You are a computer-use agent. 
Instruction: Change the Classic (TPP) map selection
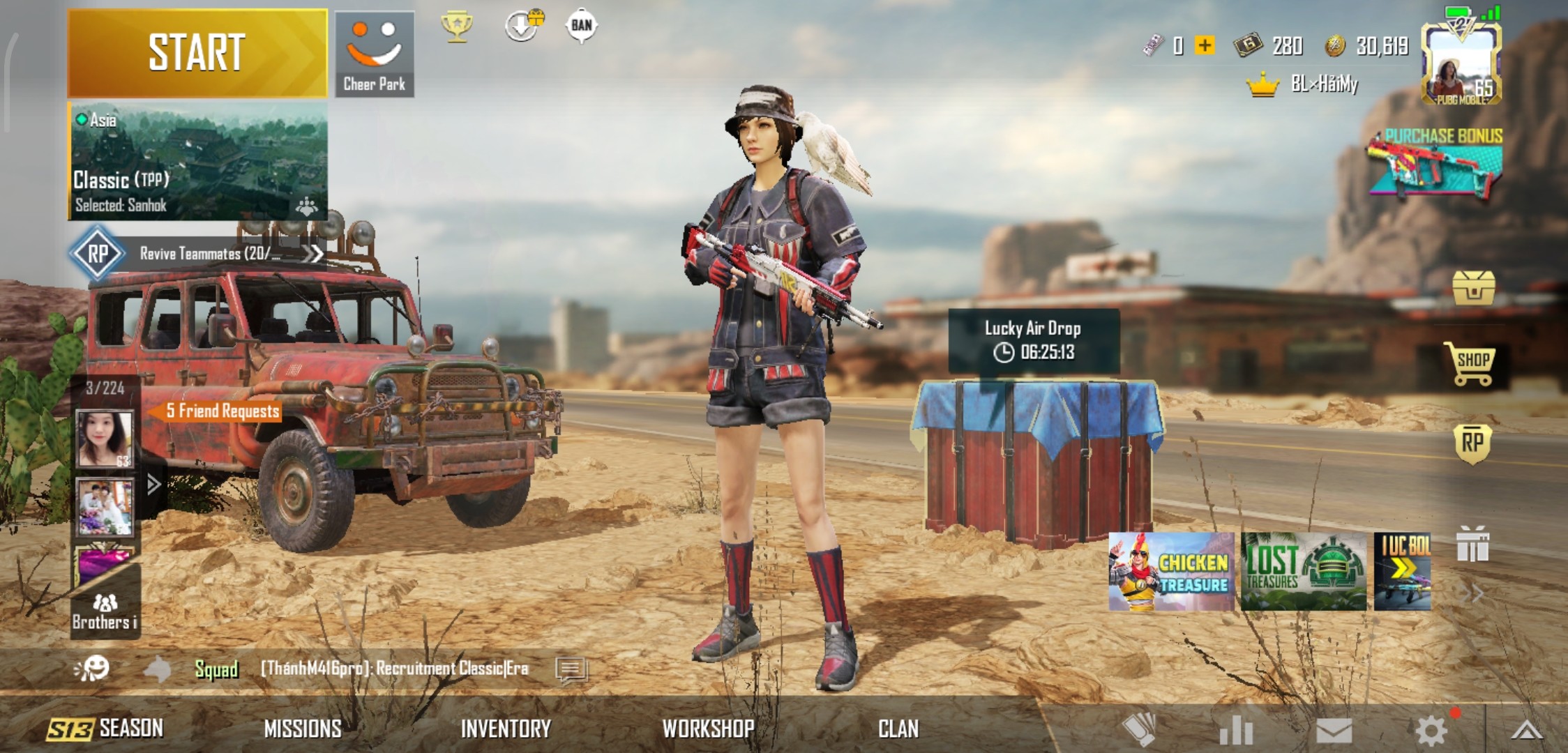click(x=198, y=162)
